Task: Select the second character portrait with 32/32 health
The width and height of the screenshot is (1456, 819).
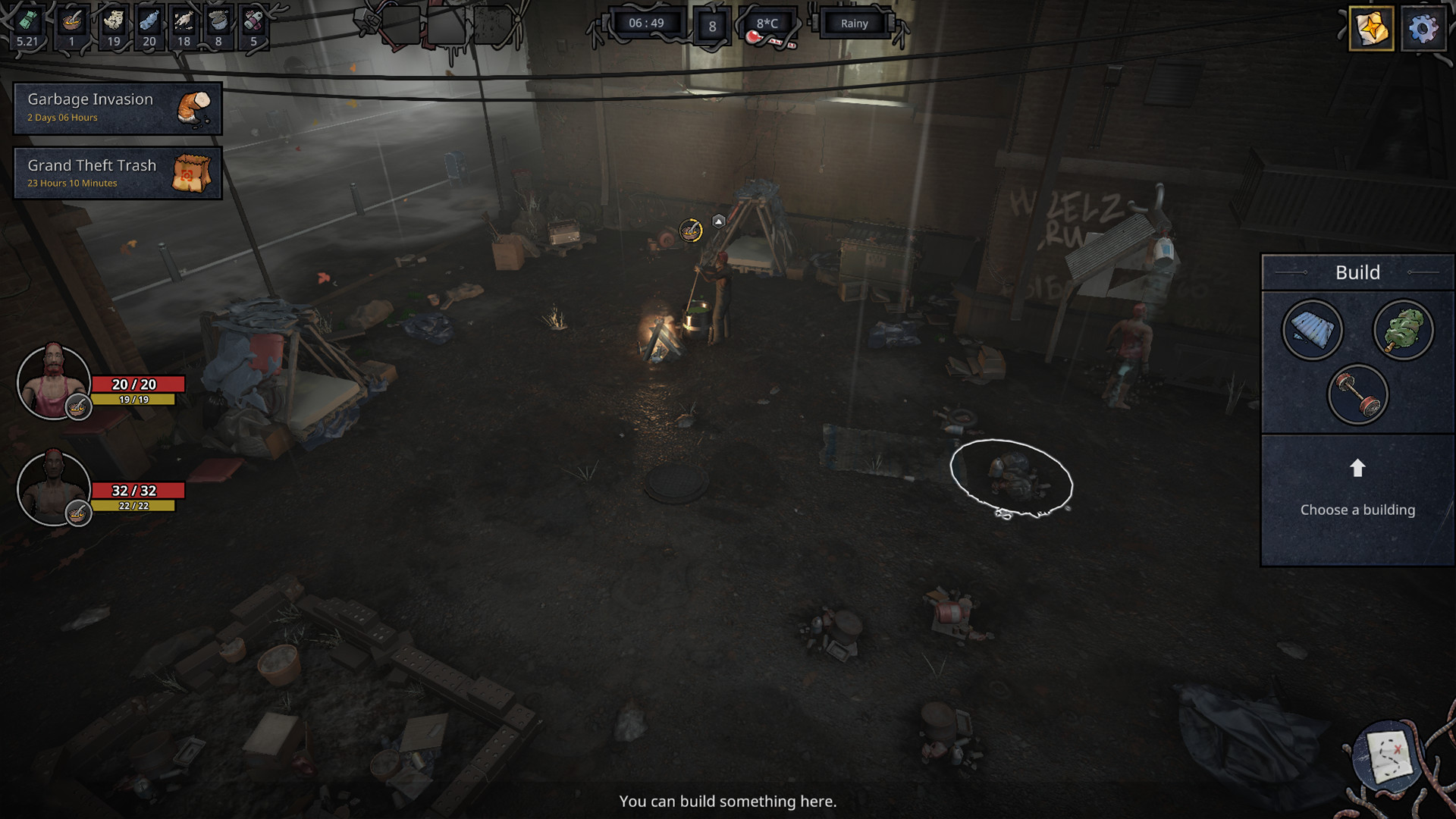Action: [x=53, y=489]
